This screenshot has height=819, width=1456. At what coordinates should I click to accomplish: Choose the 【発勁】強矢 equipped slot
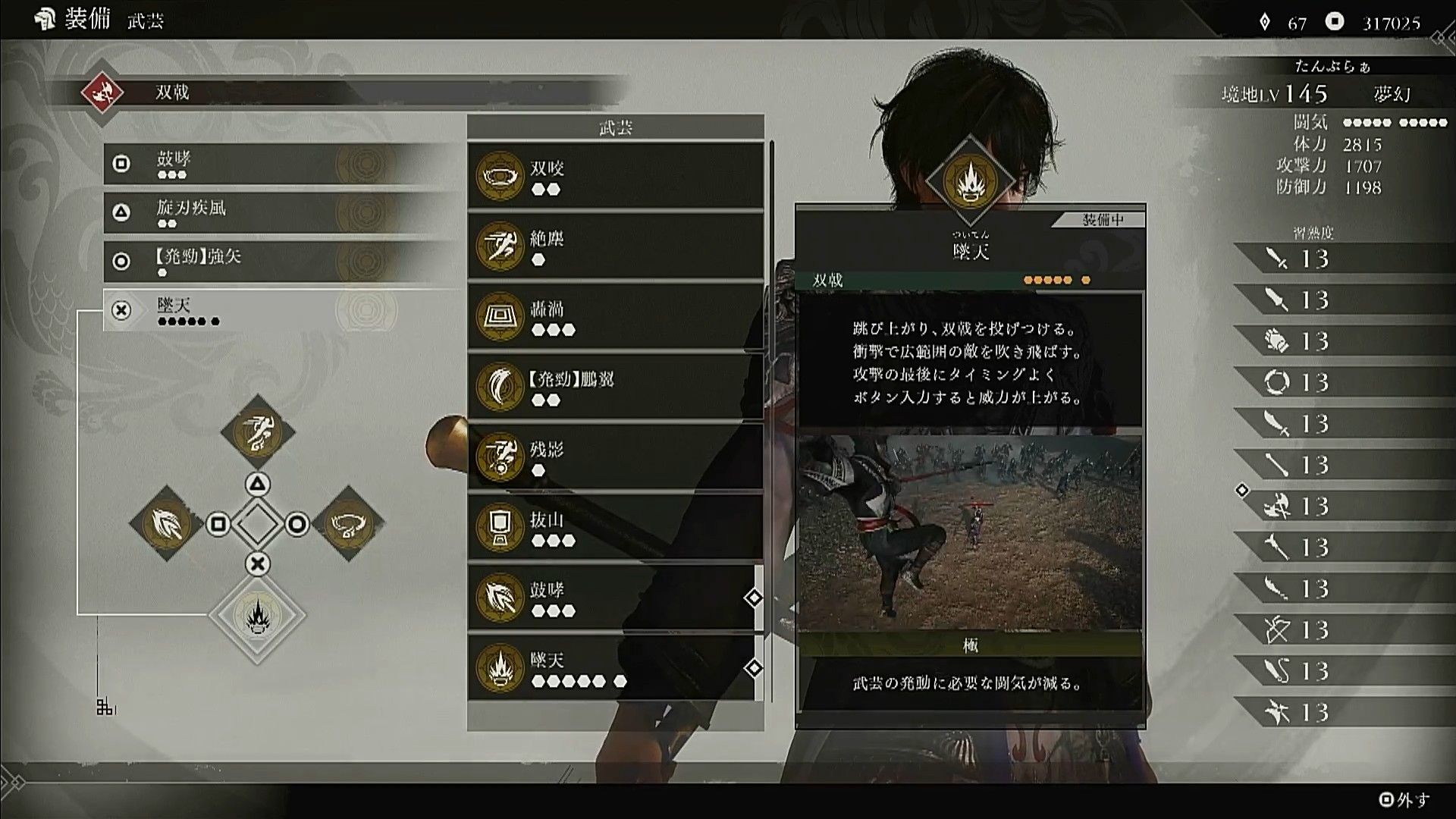pyautogui.click(x=281, y=261)
